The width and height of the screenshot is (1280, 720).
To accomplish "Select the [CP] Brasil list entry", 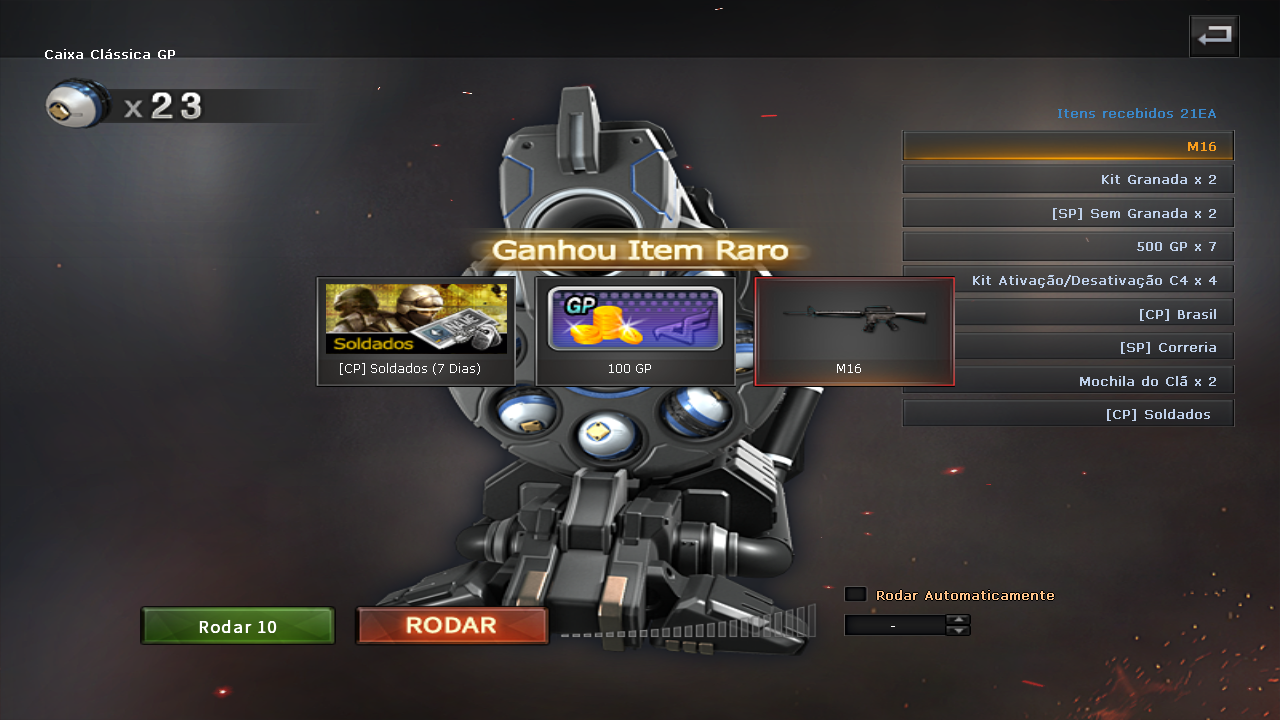I will [x=1094, y=314].
